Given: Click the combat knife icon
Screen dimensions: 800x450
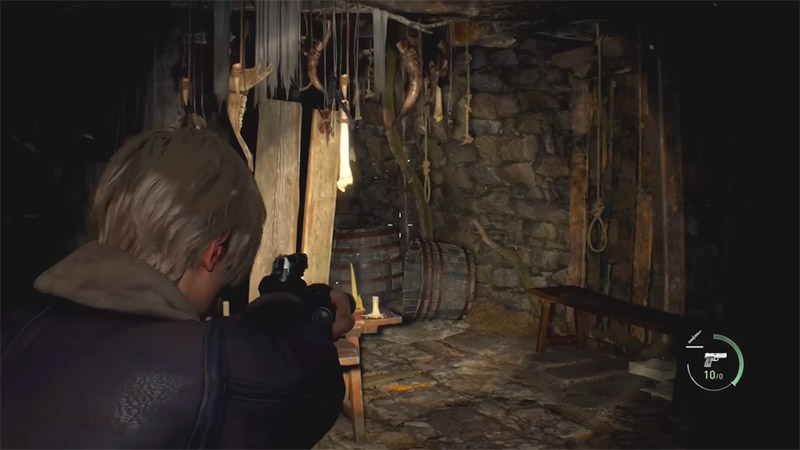Looking at the screenshot, I should [695, 337].
